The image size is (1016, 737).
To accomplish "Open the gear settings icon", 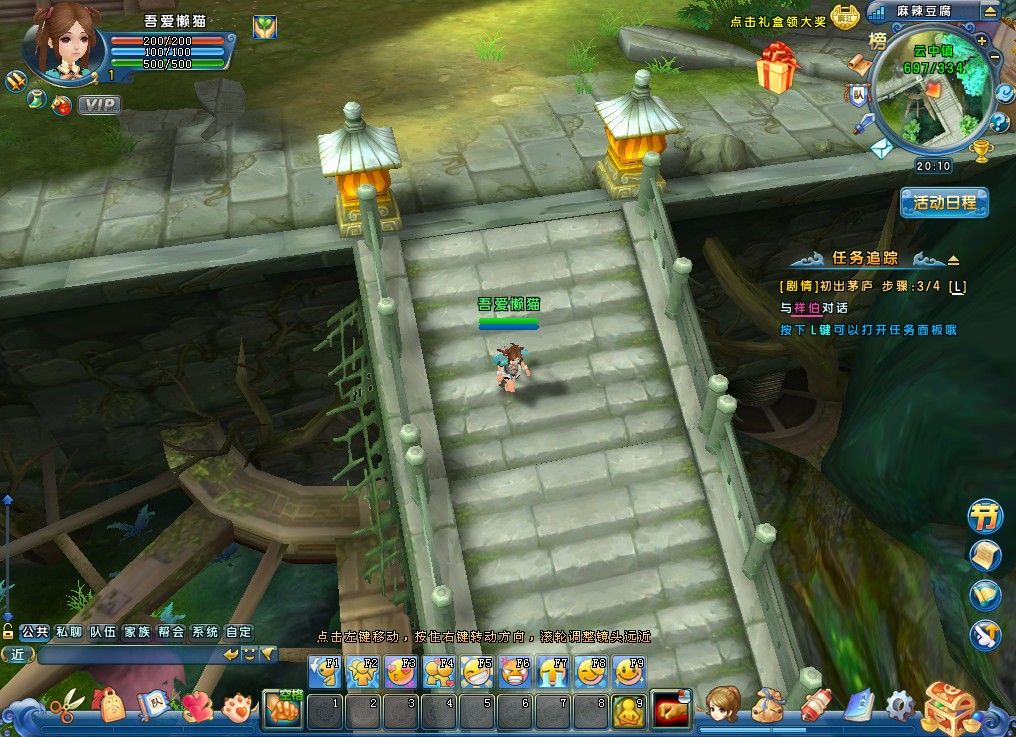I will 899,706.
